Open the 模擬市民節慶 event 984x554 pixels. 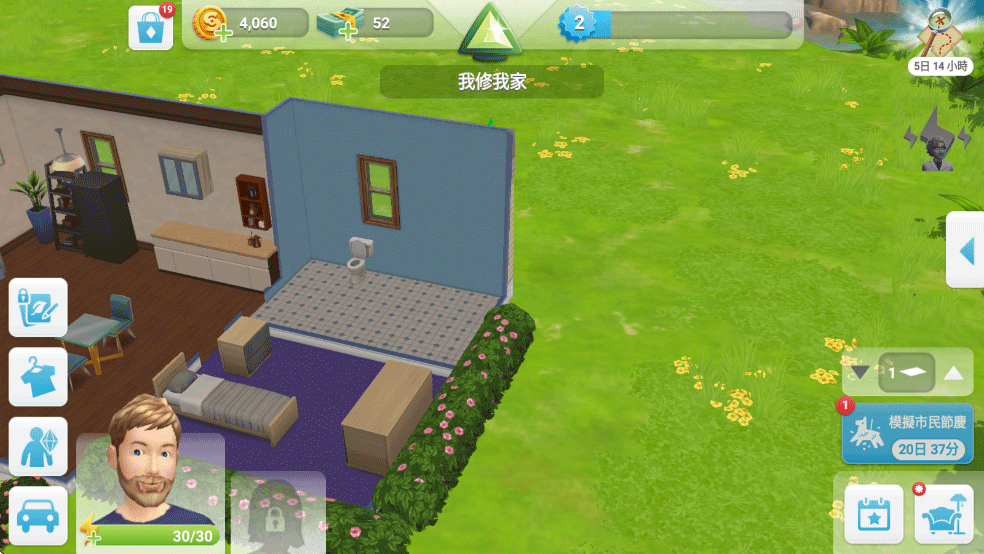(x=907, y=434)
